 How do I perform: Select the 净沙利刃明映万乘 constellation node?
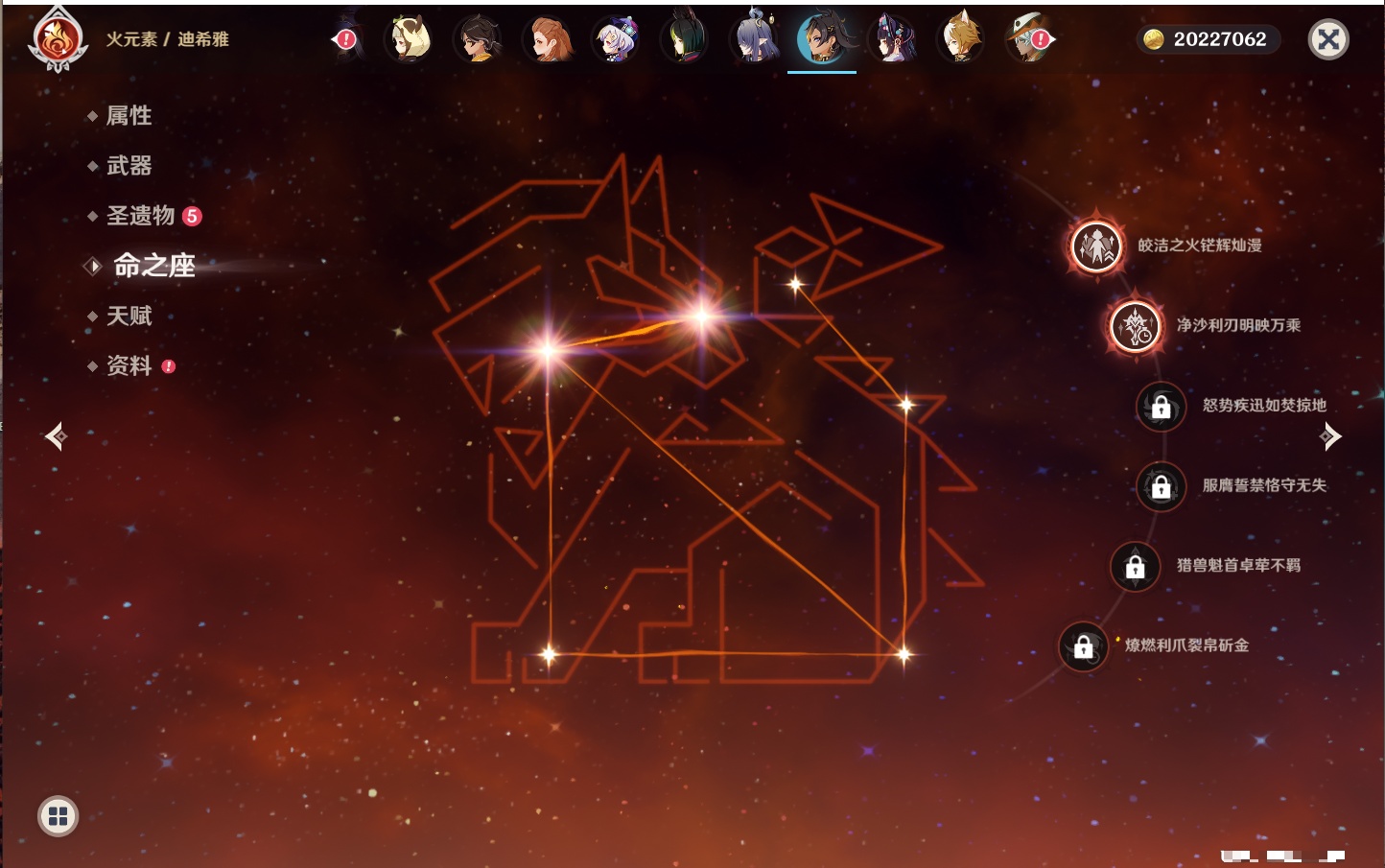(1136, 326)
